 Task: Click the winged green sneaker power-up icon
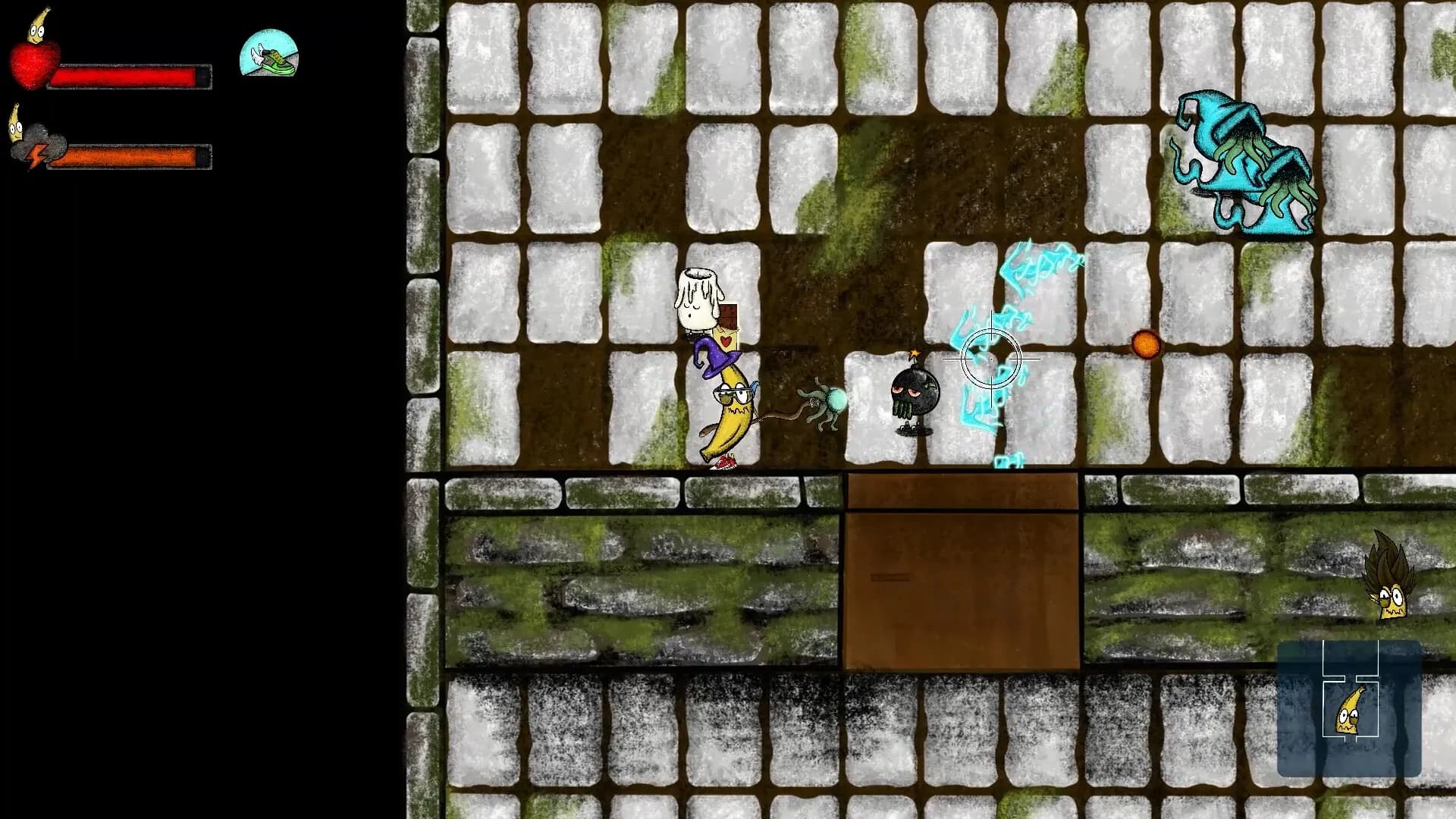(268, 56)
